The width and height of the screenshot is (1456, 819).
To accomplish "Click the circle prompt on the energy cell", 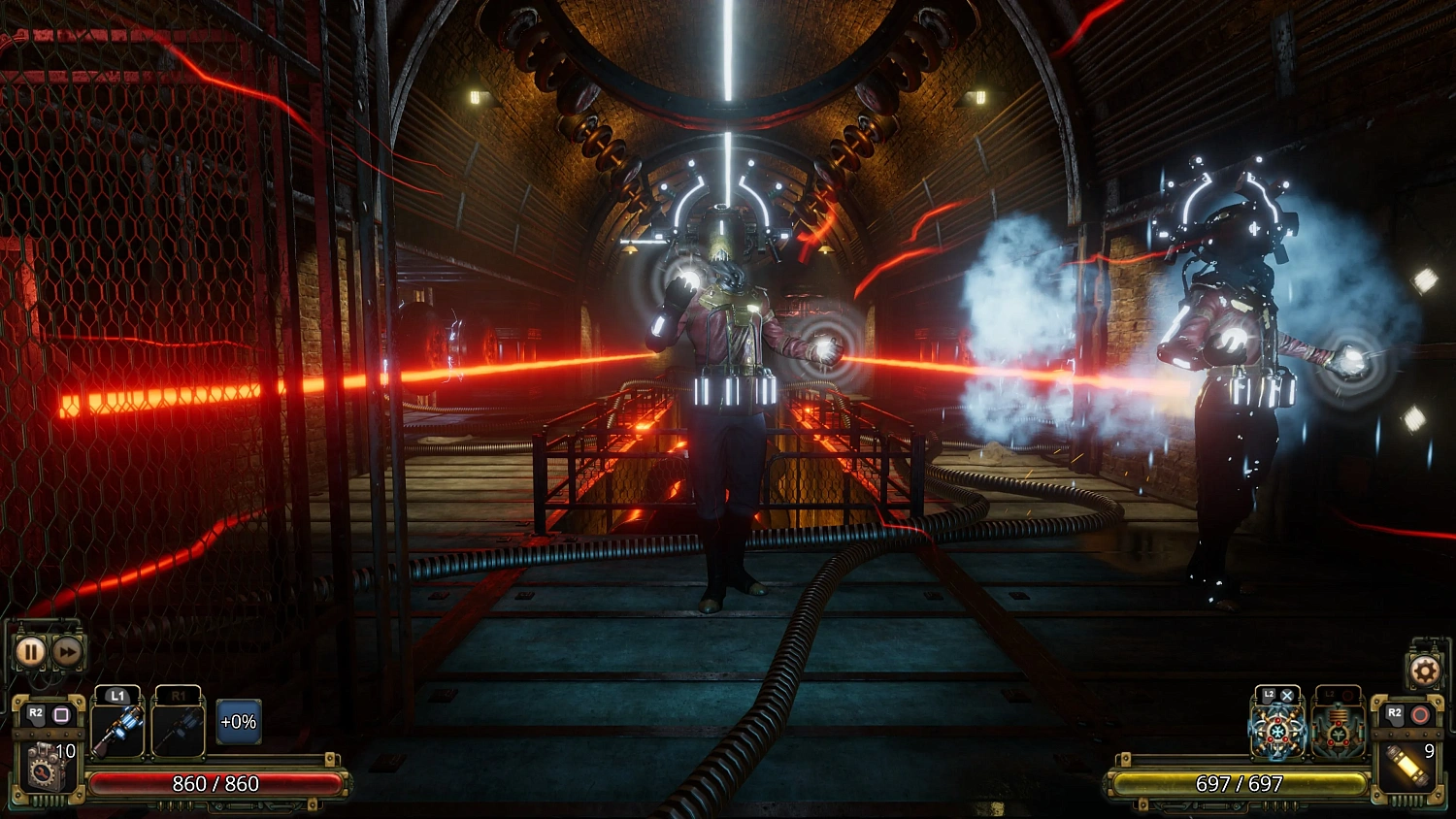I will click(x=1420, y=714).
